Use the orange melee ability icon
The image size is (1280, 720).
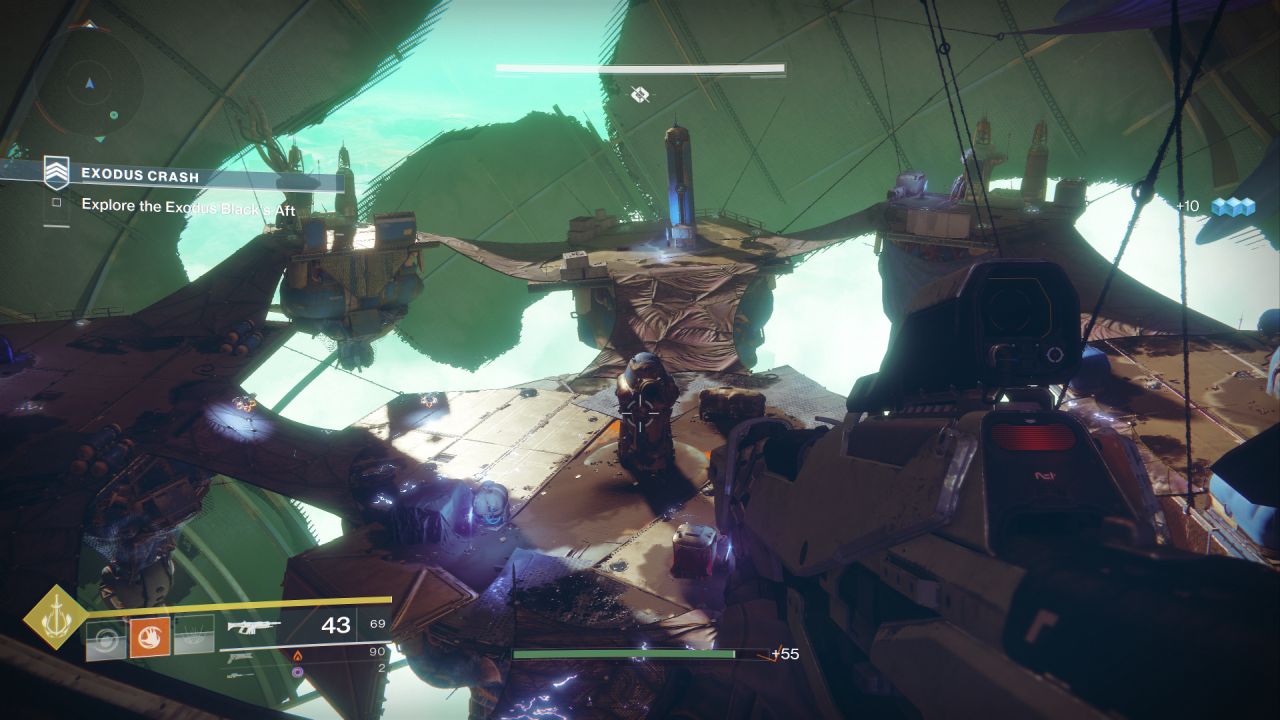tap(150, 636)
